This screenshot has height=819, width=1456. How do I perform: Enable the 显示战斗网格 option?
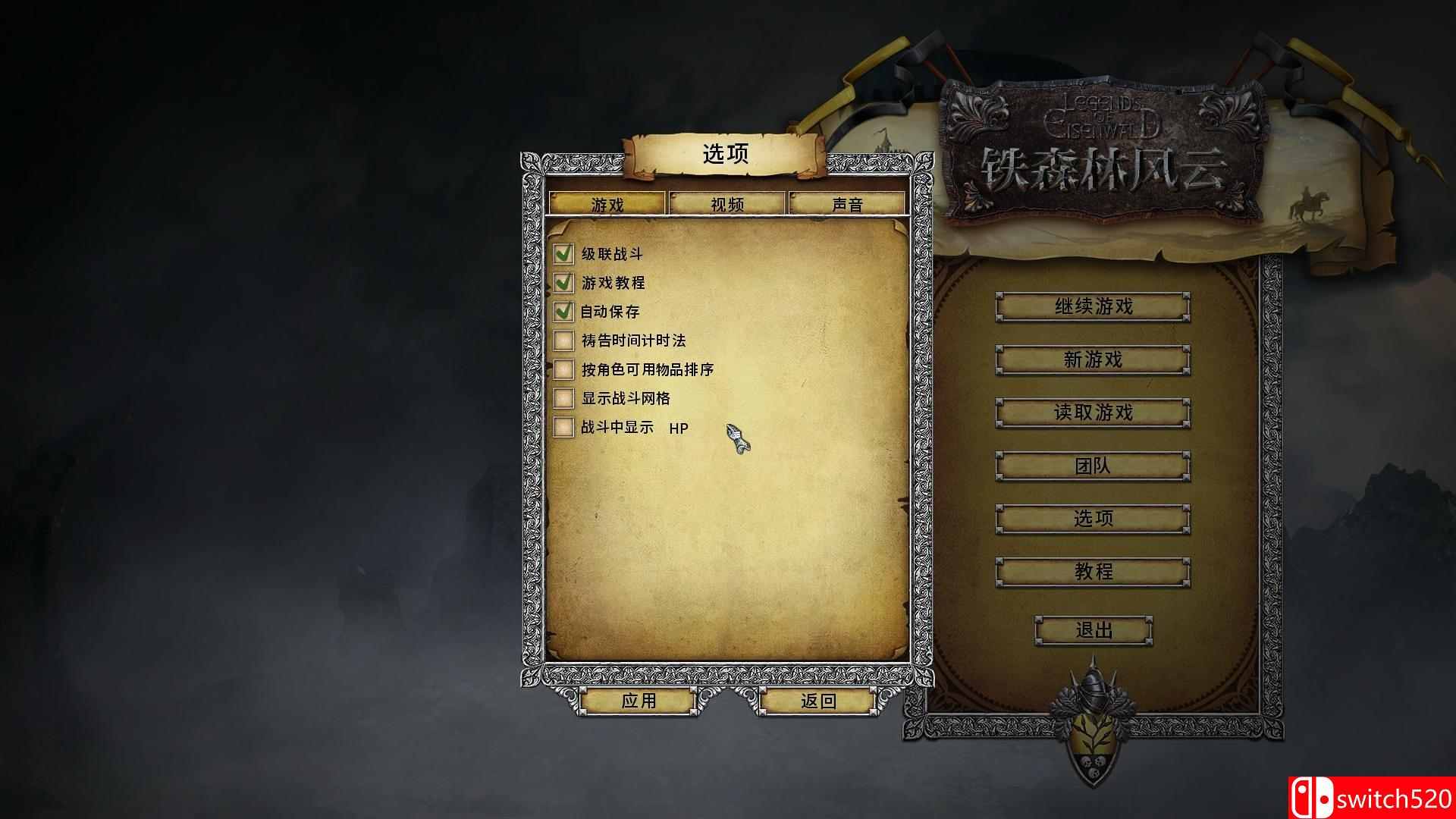[563, 399]
